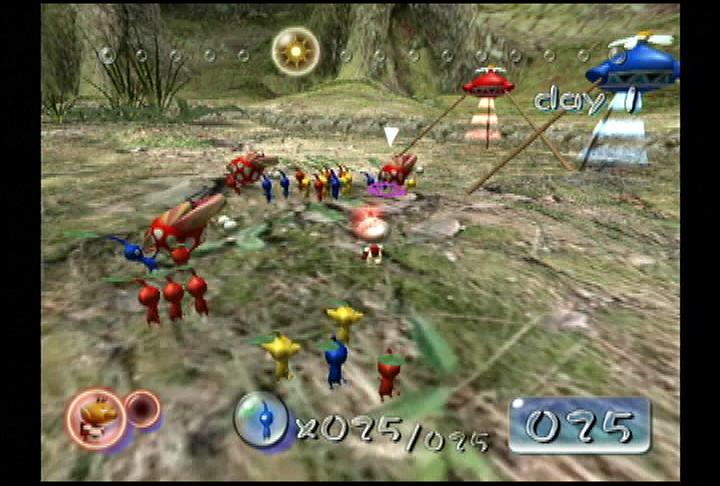This screenshot has width=720, height=486.
Task: Click the sun time-of-day icon
Action: click(x=295, y=51)
